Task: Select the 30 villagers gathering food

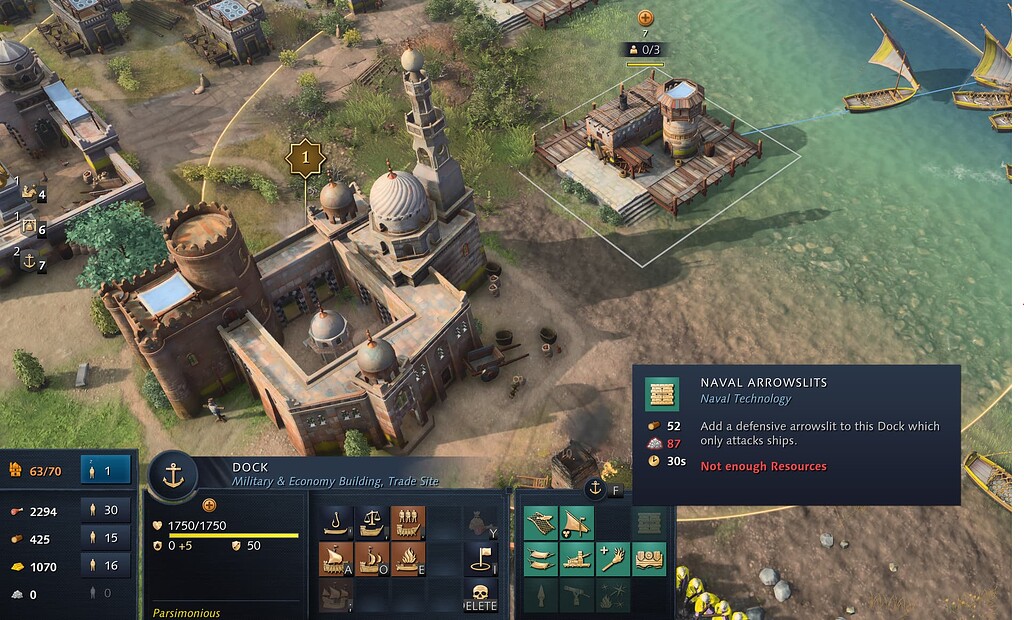Action: (x=105, y=511)
